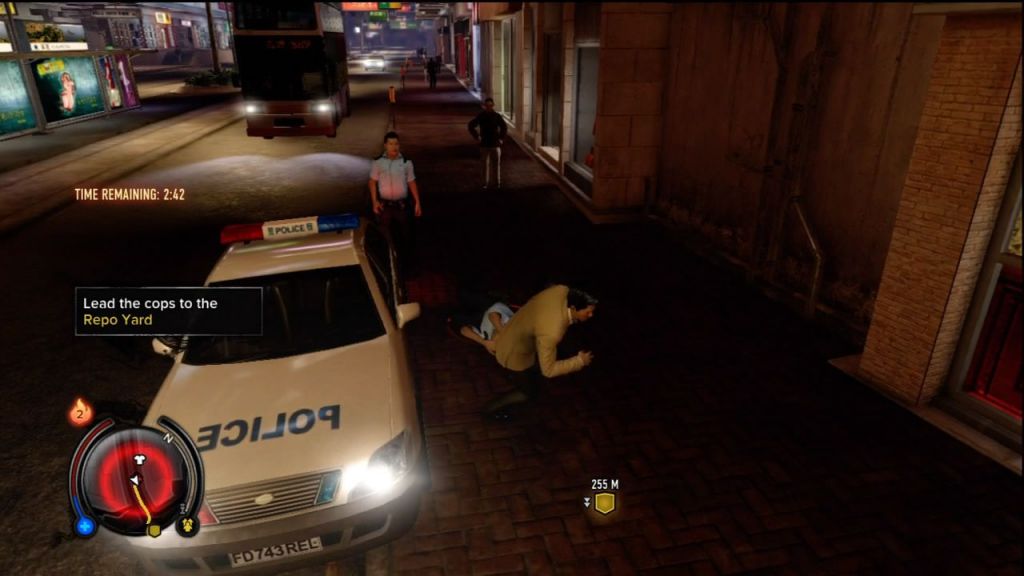This screenshot has width=1024, height=576.
Task: Select the yellow shield objective marker on minimap
Action: (x=154, y=530)
